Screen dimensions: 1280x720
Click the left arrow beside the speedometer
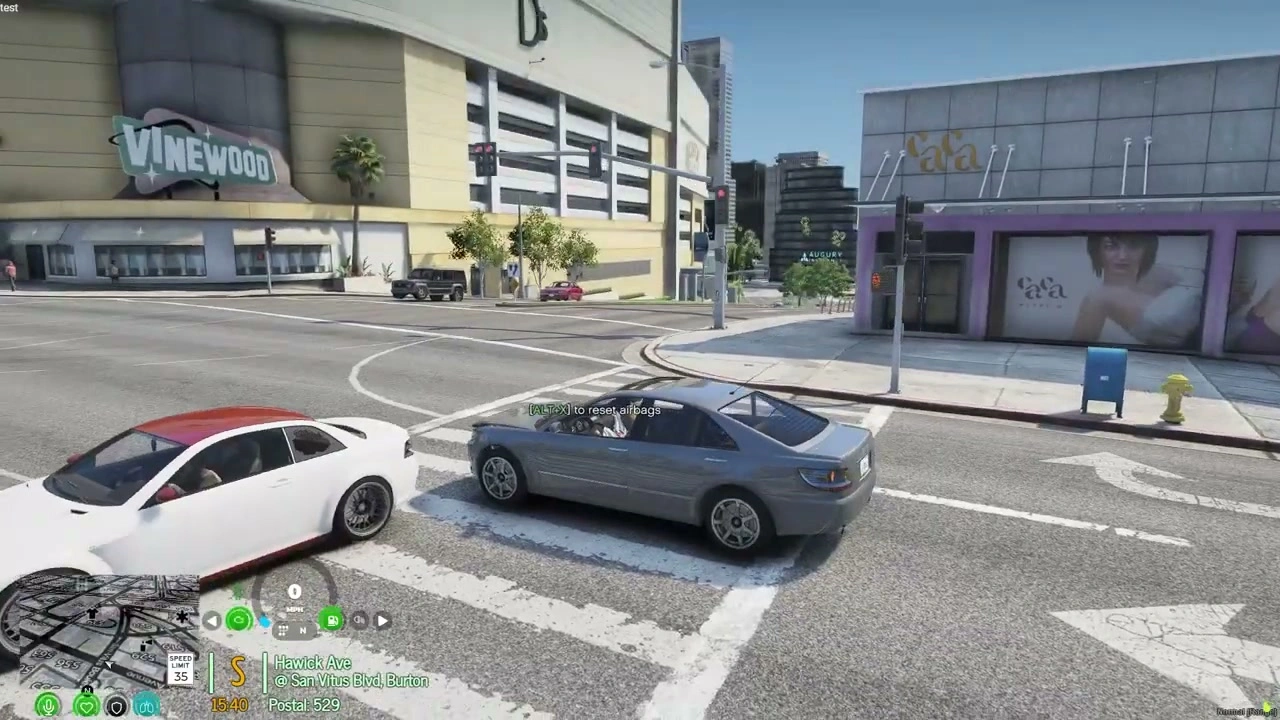211,620
